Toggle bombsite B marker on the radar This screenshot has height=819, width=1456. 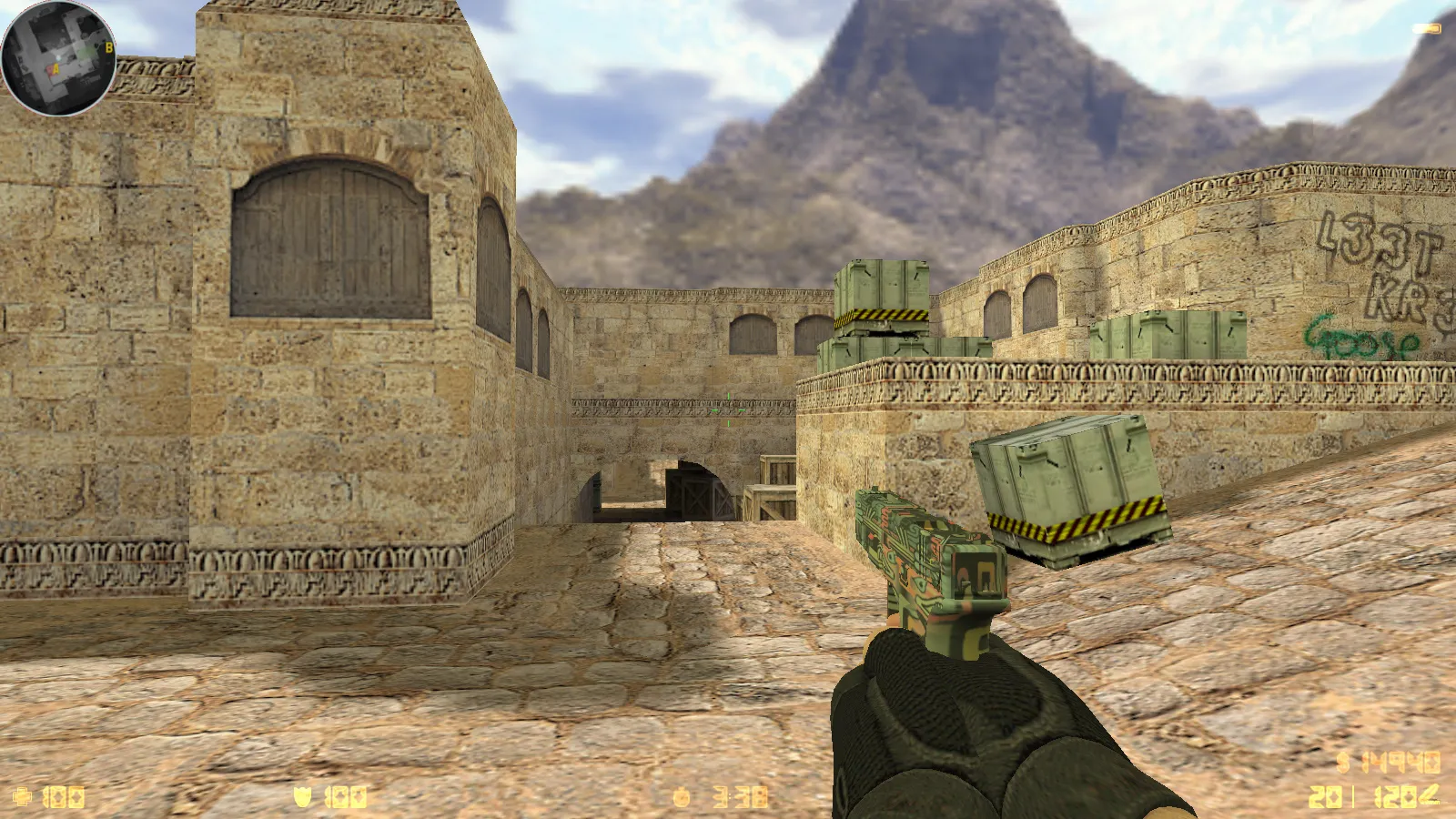pos(108,48)
